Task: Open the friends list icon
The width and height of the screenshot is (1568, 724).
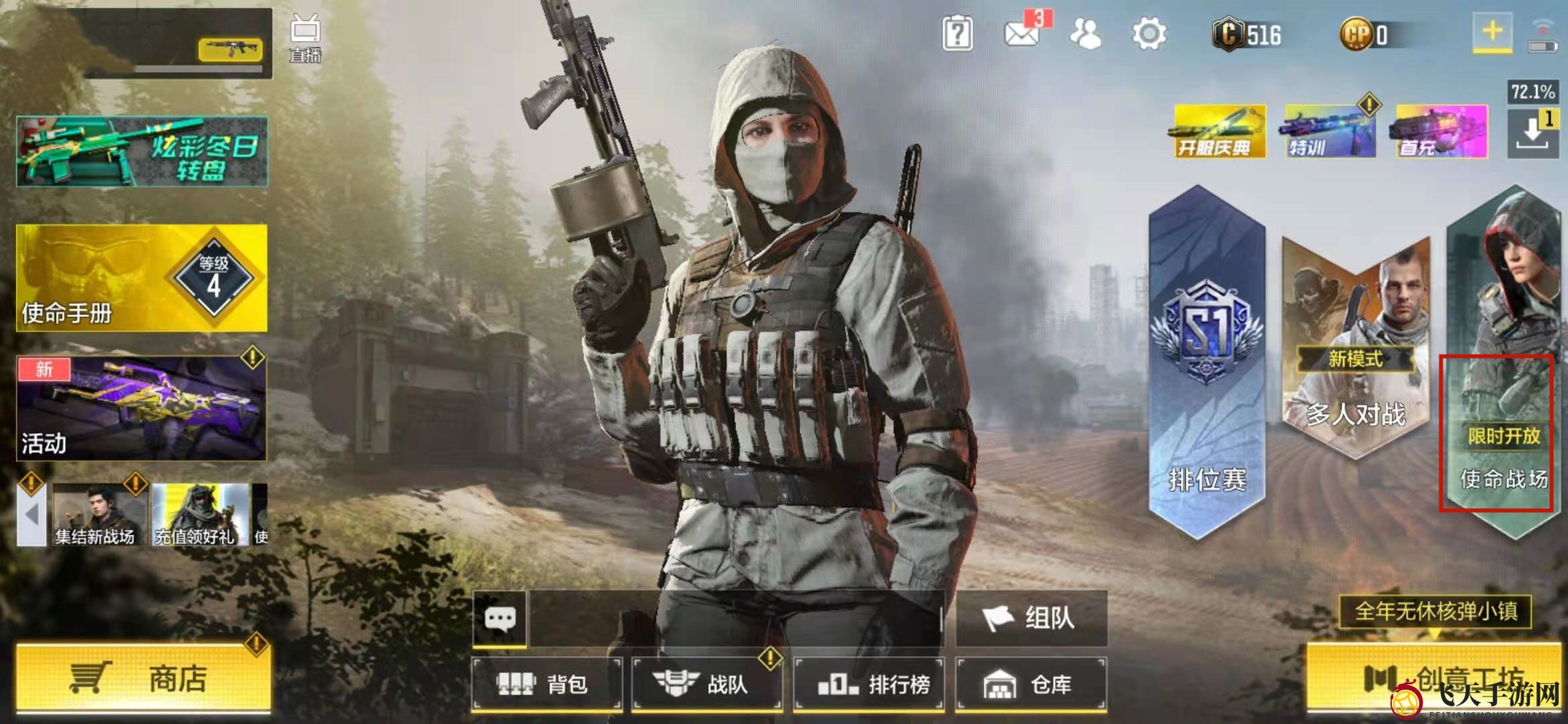Action: tap(1086, 34)
